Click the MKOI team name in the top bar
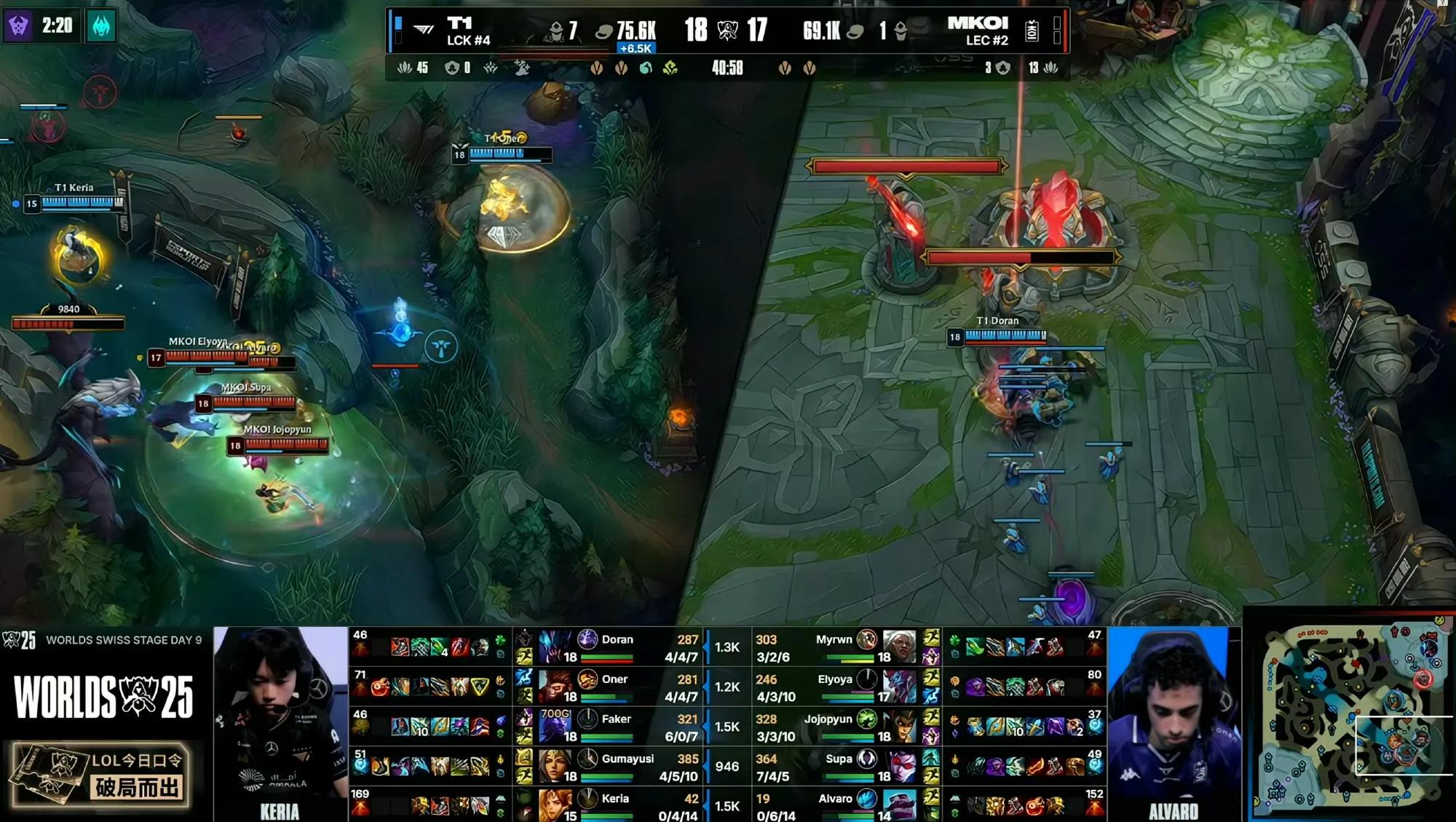 978,23
